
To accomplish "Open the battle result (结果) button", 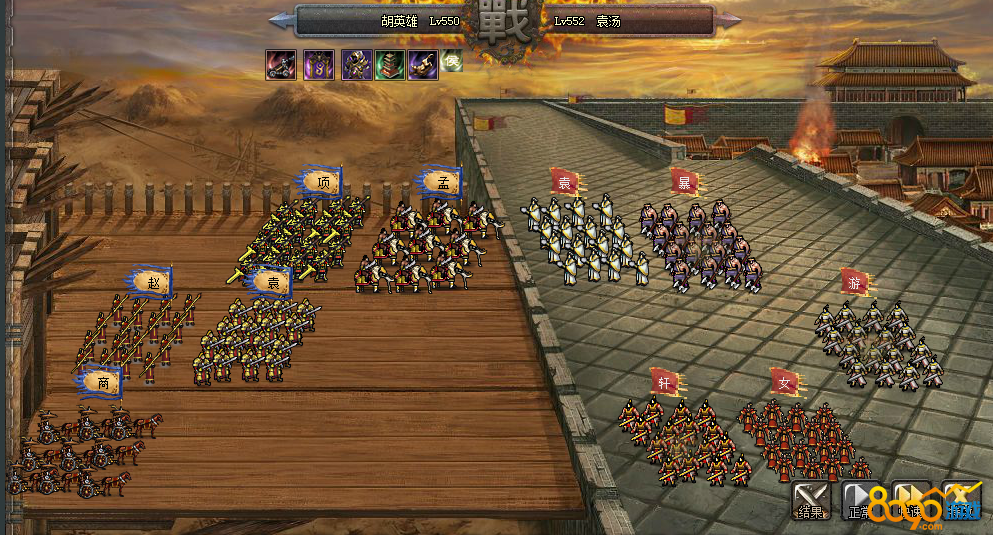I will pyautogui.click(x=811, y=499).
